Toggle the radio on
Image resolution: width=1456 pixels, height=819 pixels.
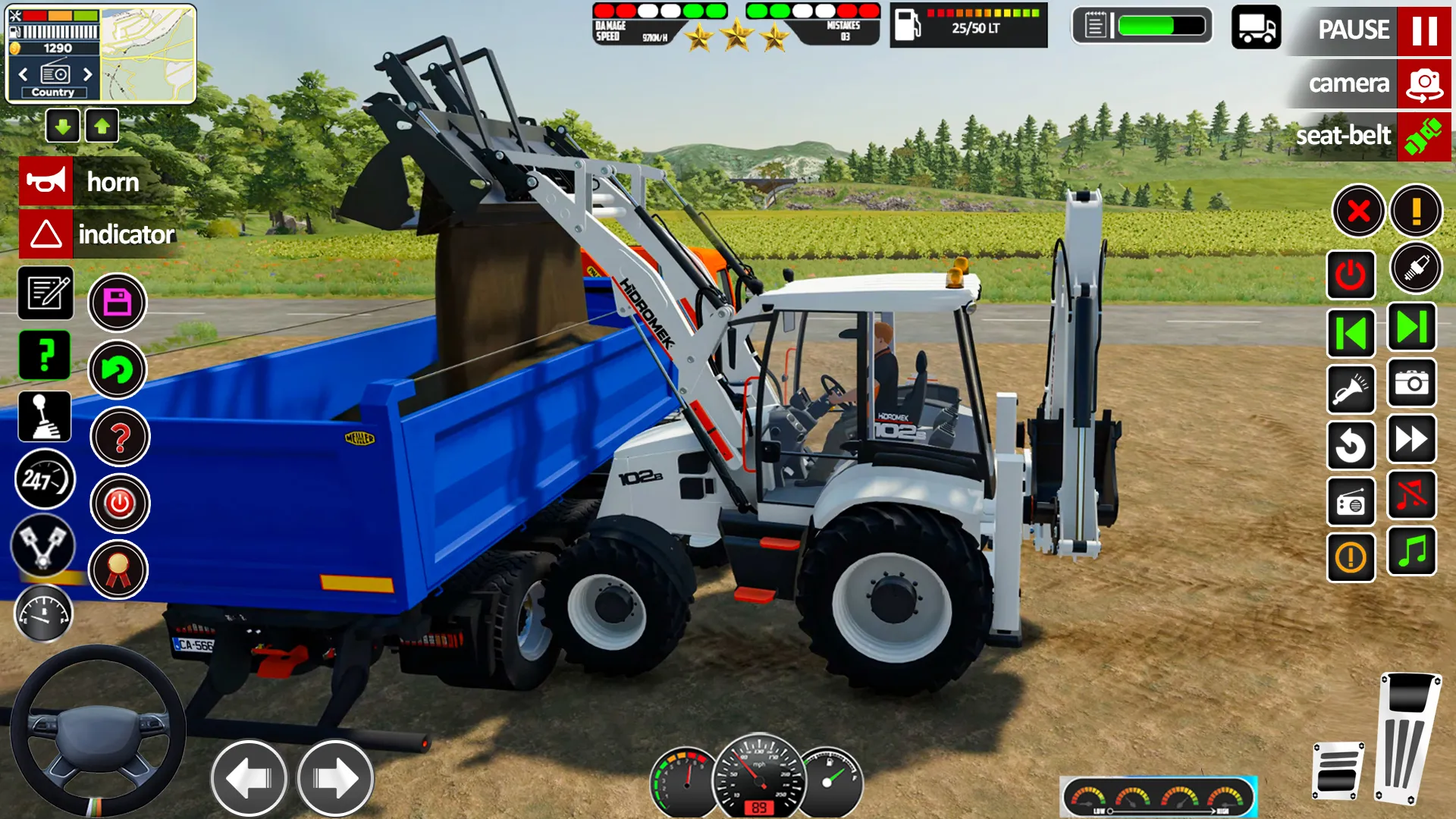pos(1351,501)
